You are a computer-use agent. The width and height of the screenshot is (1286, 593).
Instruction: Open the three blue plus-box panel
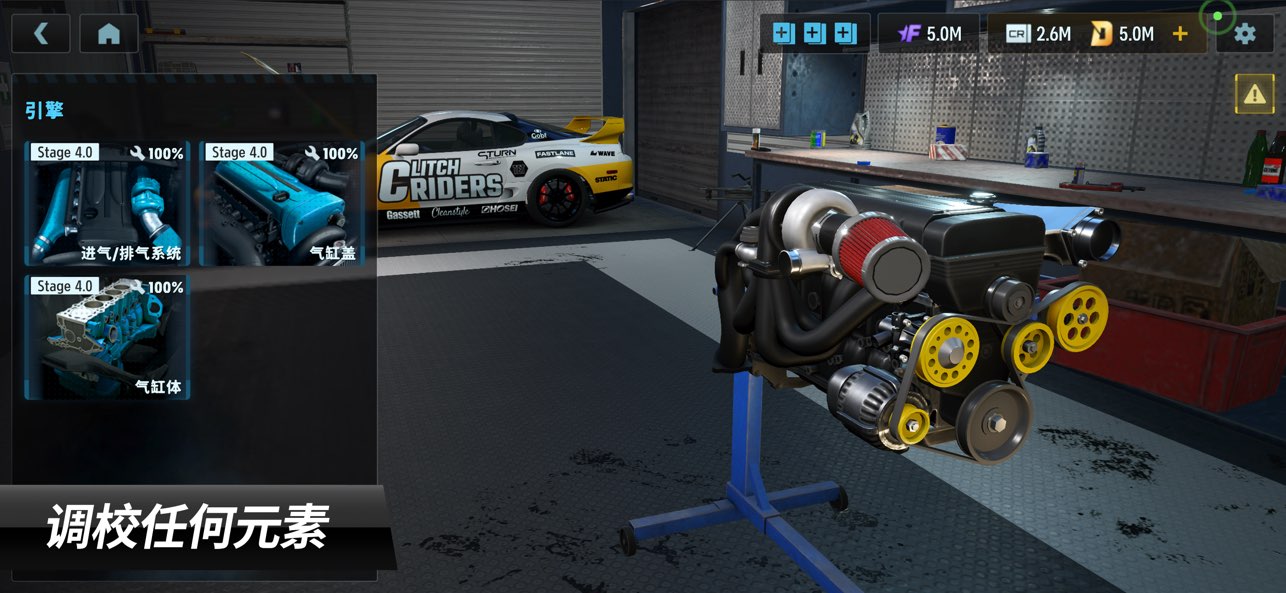tap(814, 34)
